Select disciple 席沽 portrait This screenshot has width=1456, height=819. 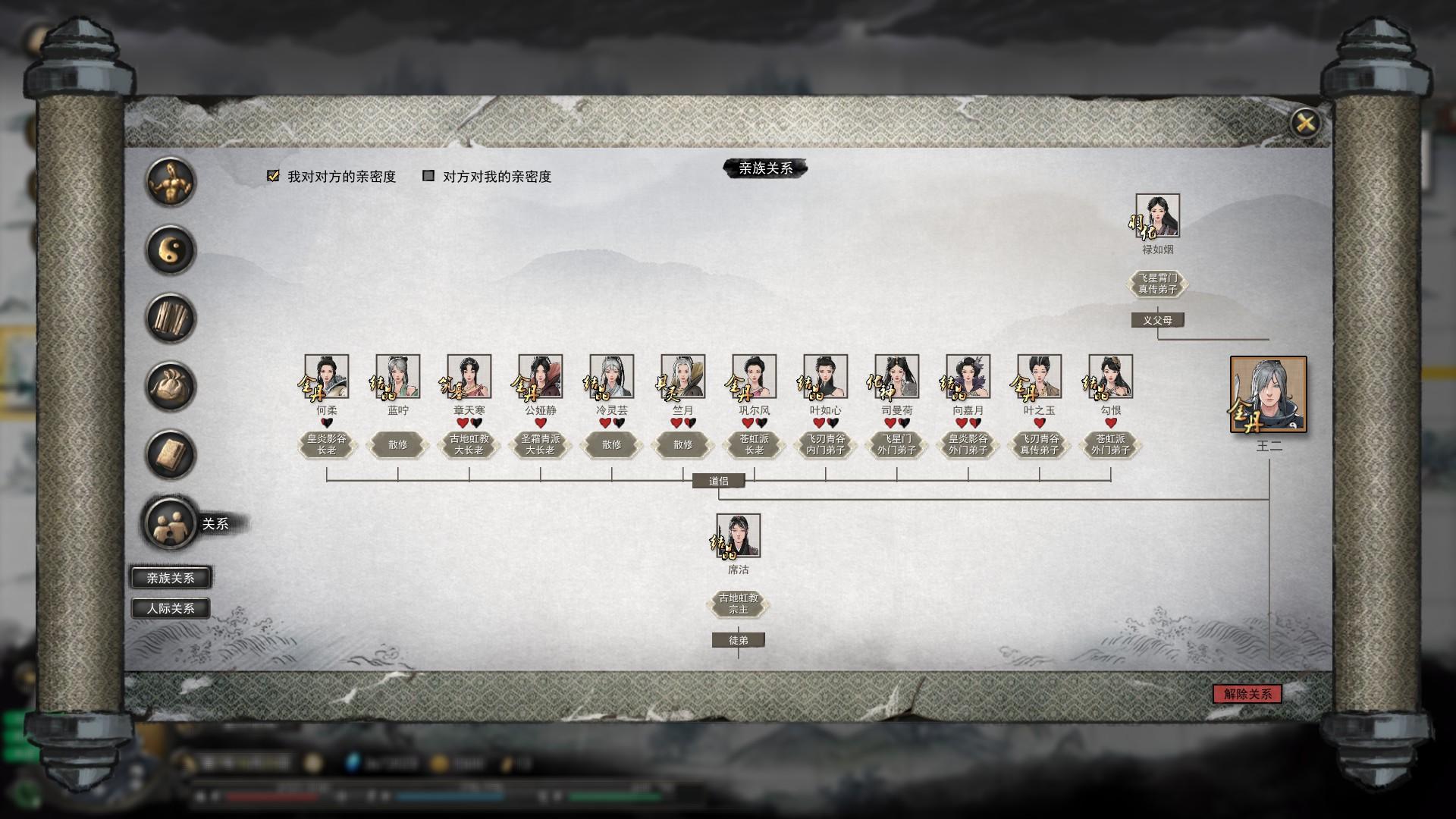click(739, 535)
